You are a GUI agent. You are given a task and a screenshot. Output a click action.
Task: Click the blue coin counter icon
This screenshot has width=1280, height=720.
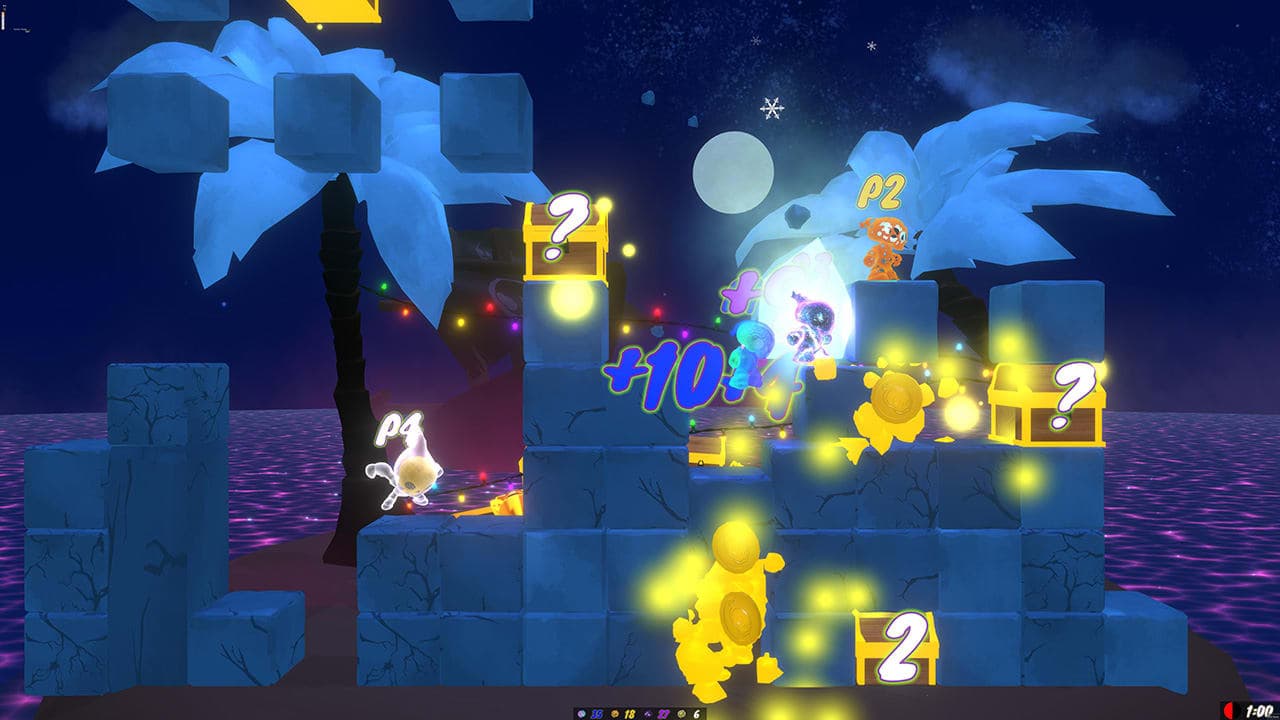coord(581,712)
